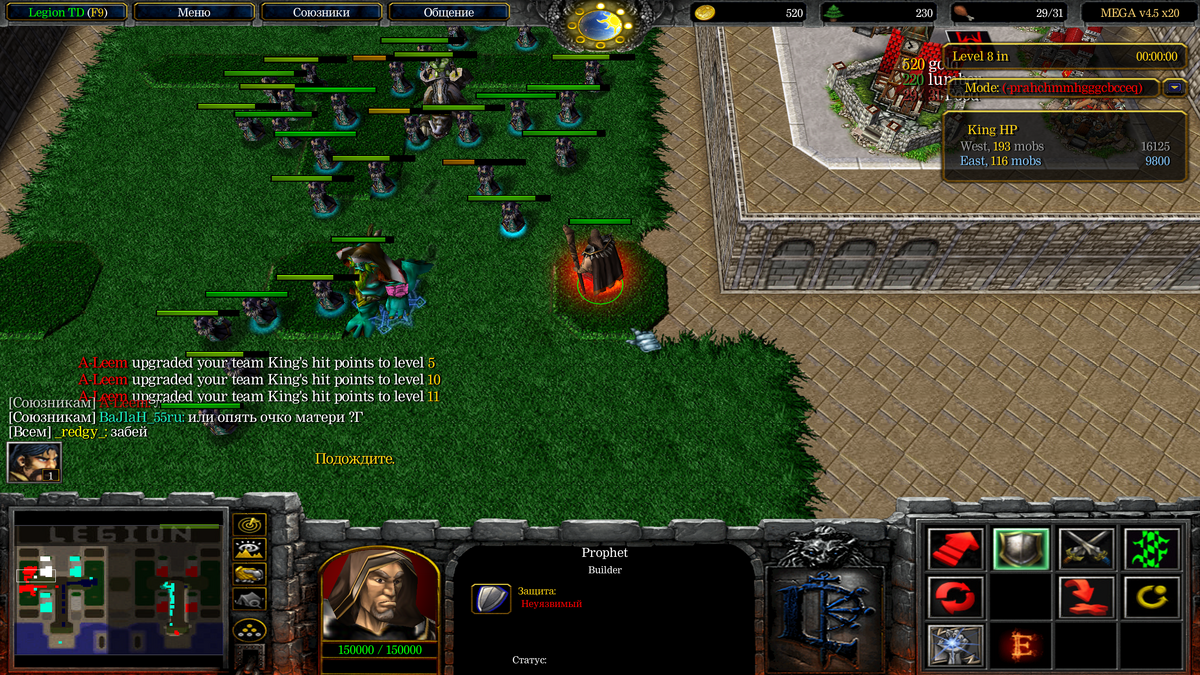Collapse the scoreboard with the arrow button
Image resolution: width=1200 pixels, height=675 pixels.
coord(1175,88)
